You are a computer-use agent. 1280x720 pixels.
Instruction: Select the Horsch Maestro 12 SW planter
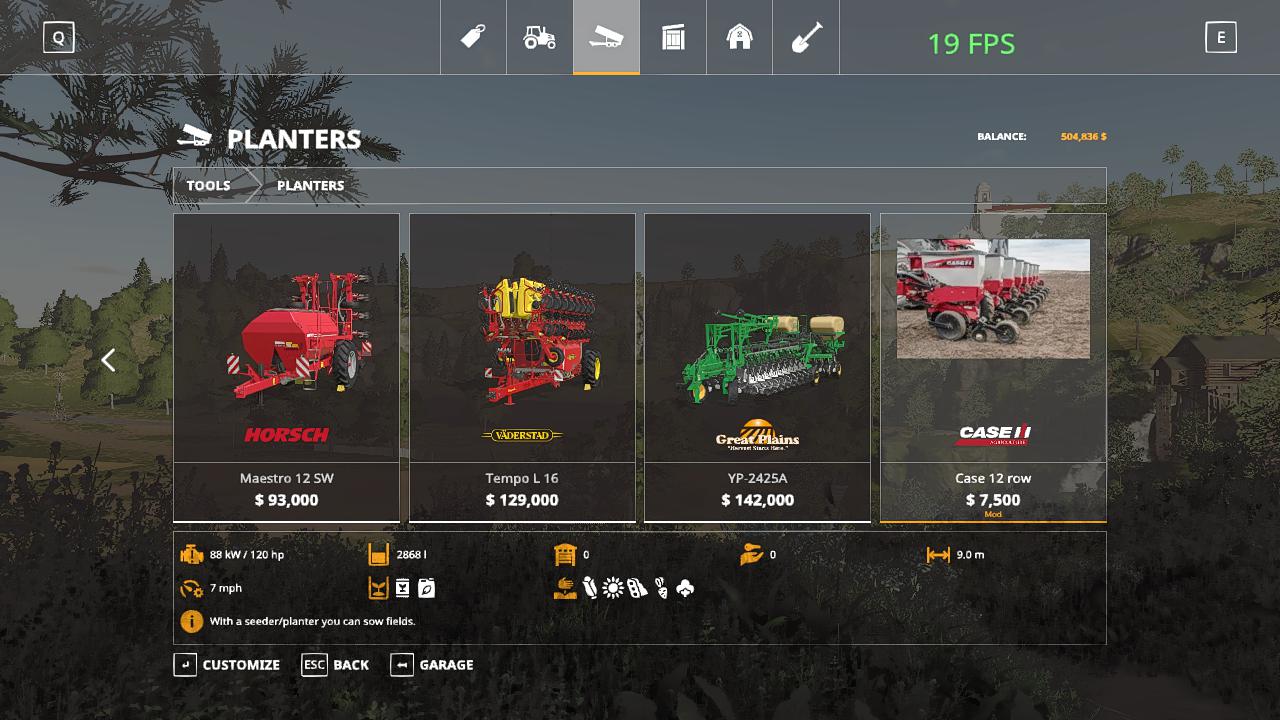286,367
